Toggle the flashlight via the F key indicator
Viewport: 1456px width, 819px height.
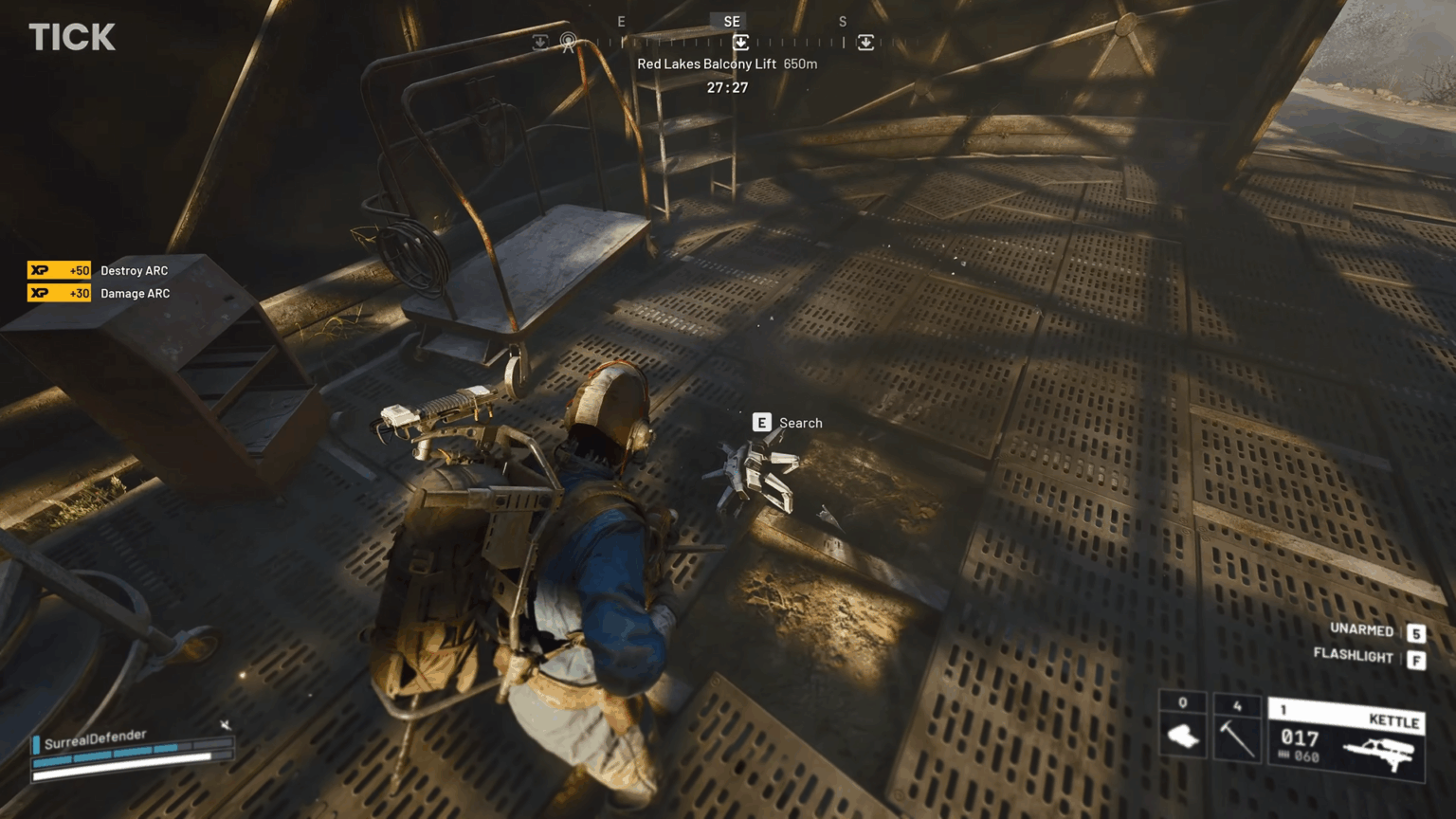click(x=1416, y=657)
